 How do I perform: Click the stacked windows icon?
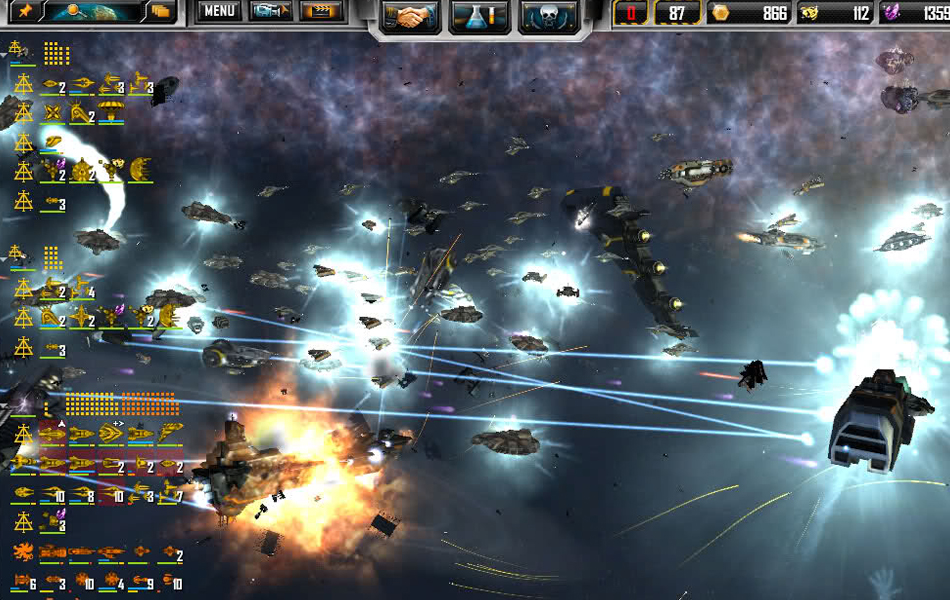click(162, 12)
